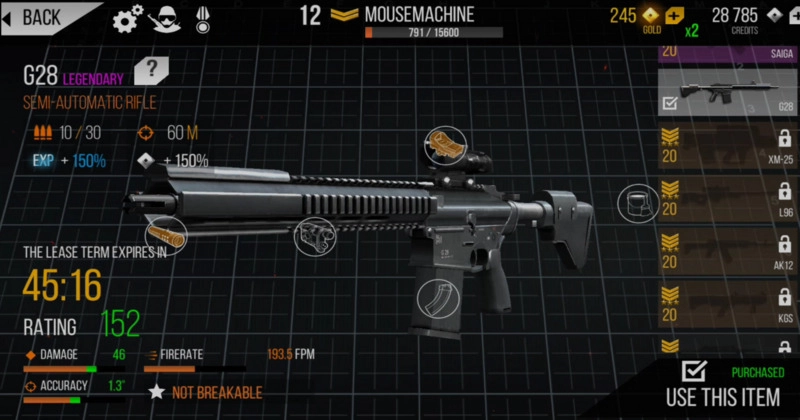Choose the SAIGA weapon entry
The height and width of the screenshot is (420, 800).
coord(728,52)
